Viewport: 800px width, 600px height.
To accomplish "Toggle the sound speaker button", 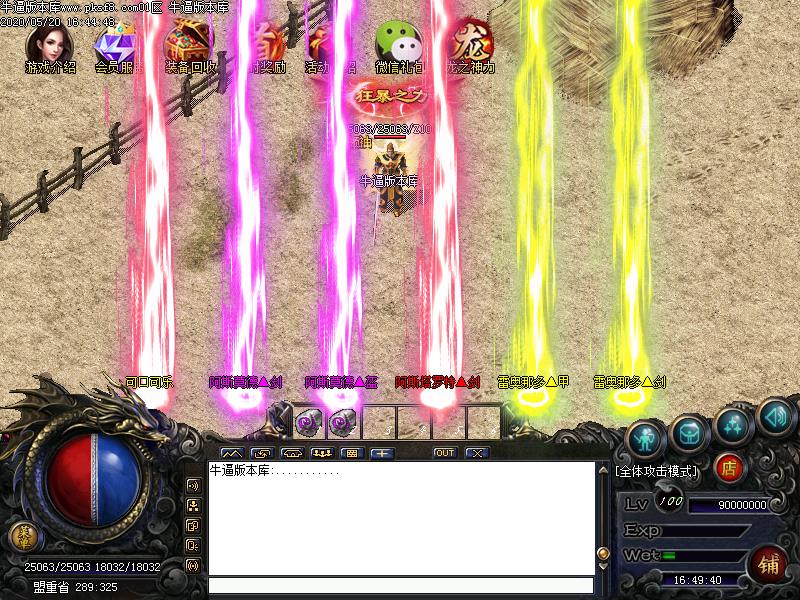I will [775, 415].
